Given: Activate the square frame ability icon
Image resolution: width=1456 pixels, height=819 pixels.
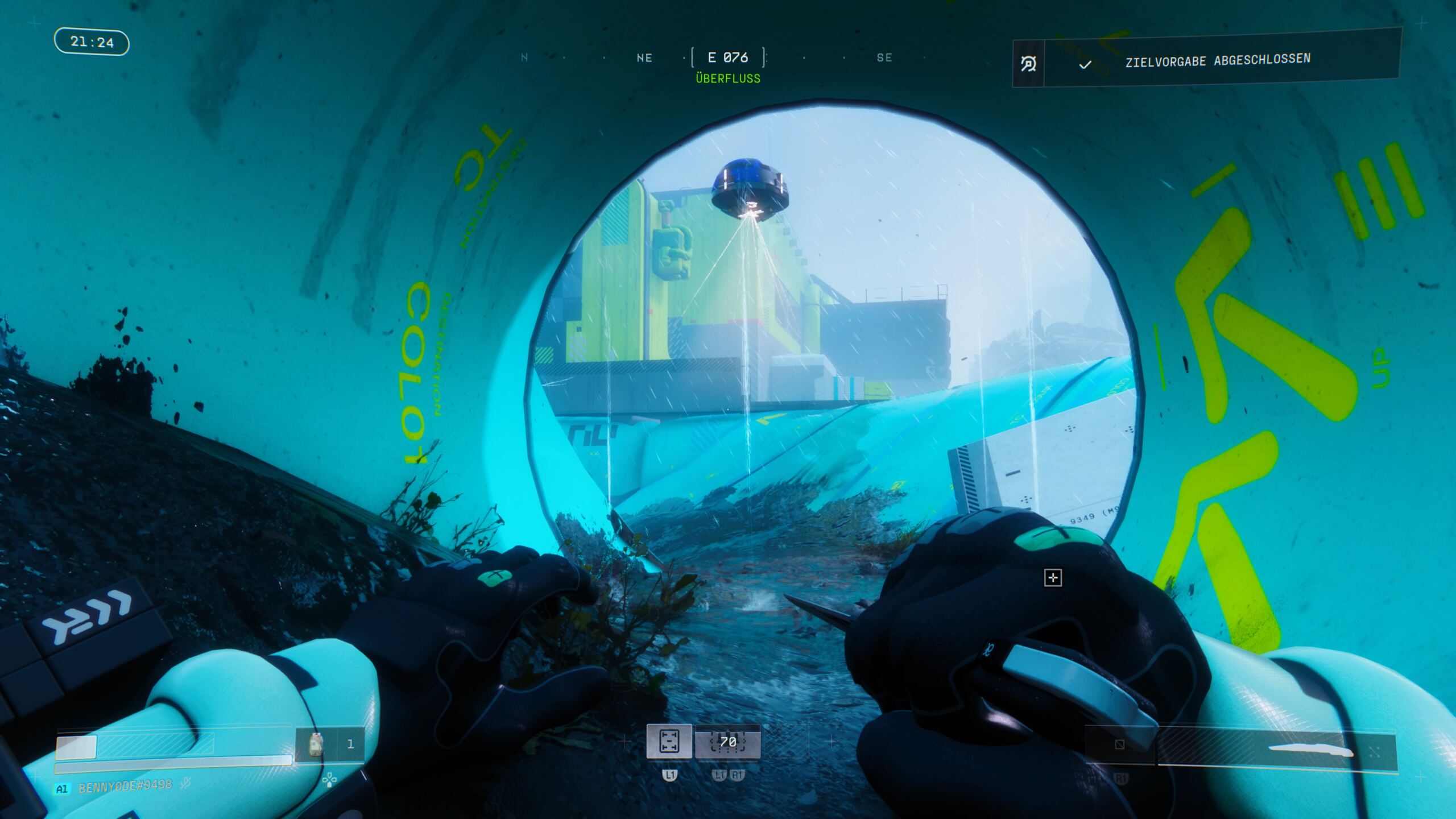Looking at the screenshot, I should pos(669,741).
